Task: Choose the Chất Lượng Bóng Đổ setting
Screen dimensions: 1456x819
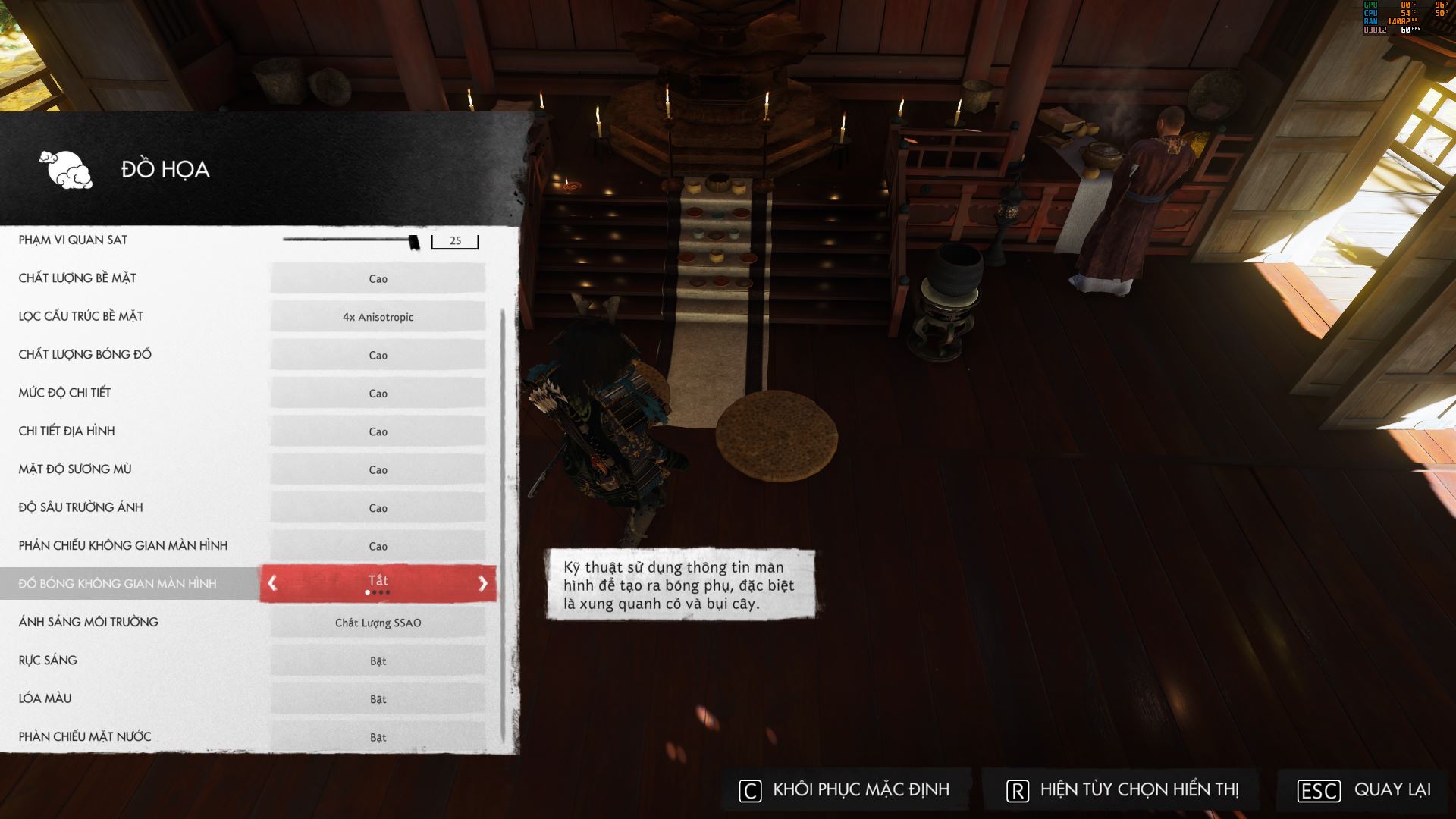Action: point(378,355)
